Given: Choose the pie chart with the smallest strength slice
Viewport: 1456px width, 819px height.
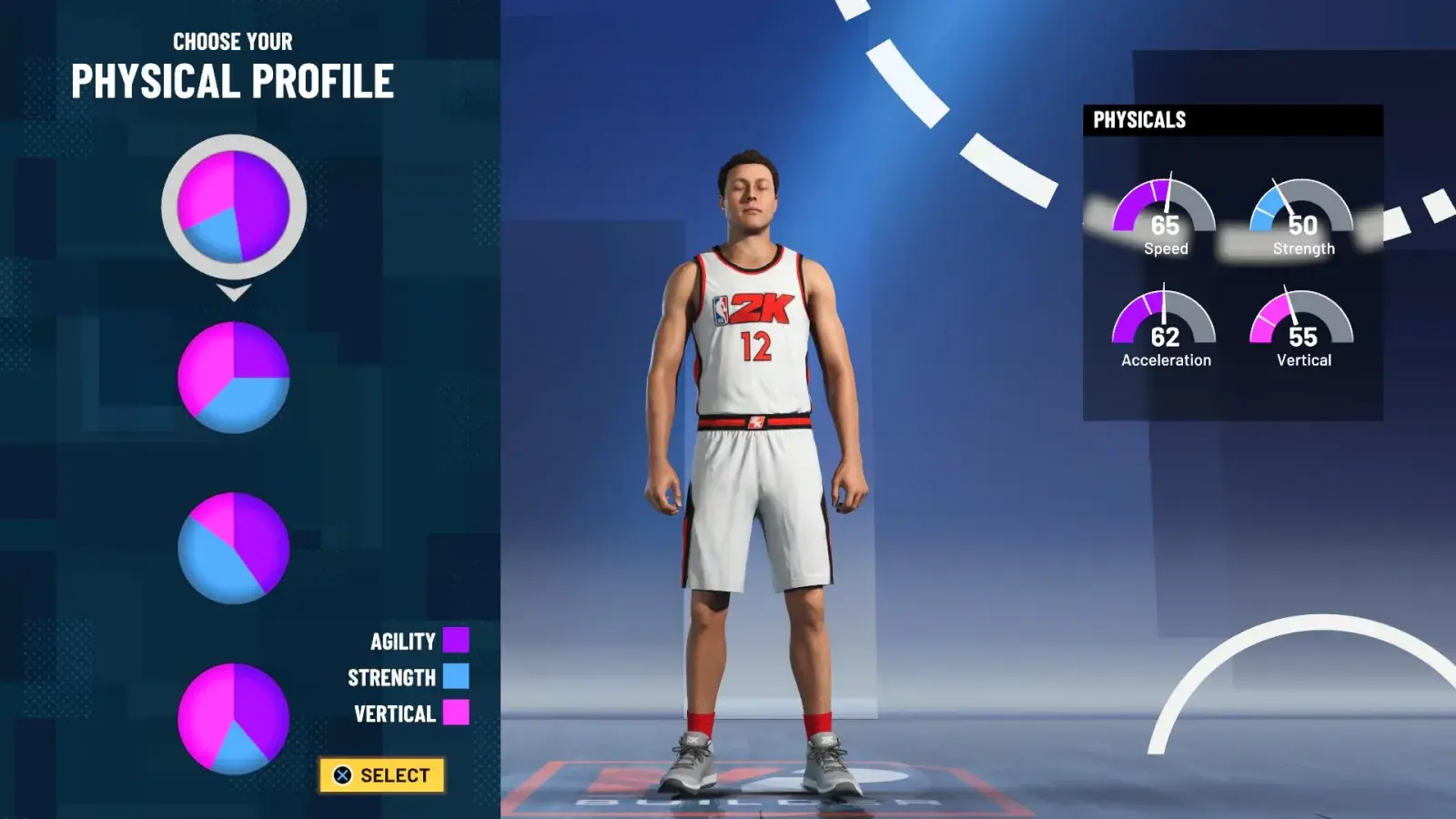Looking at the screenshot, I should (234, 719).
